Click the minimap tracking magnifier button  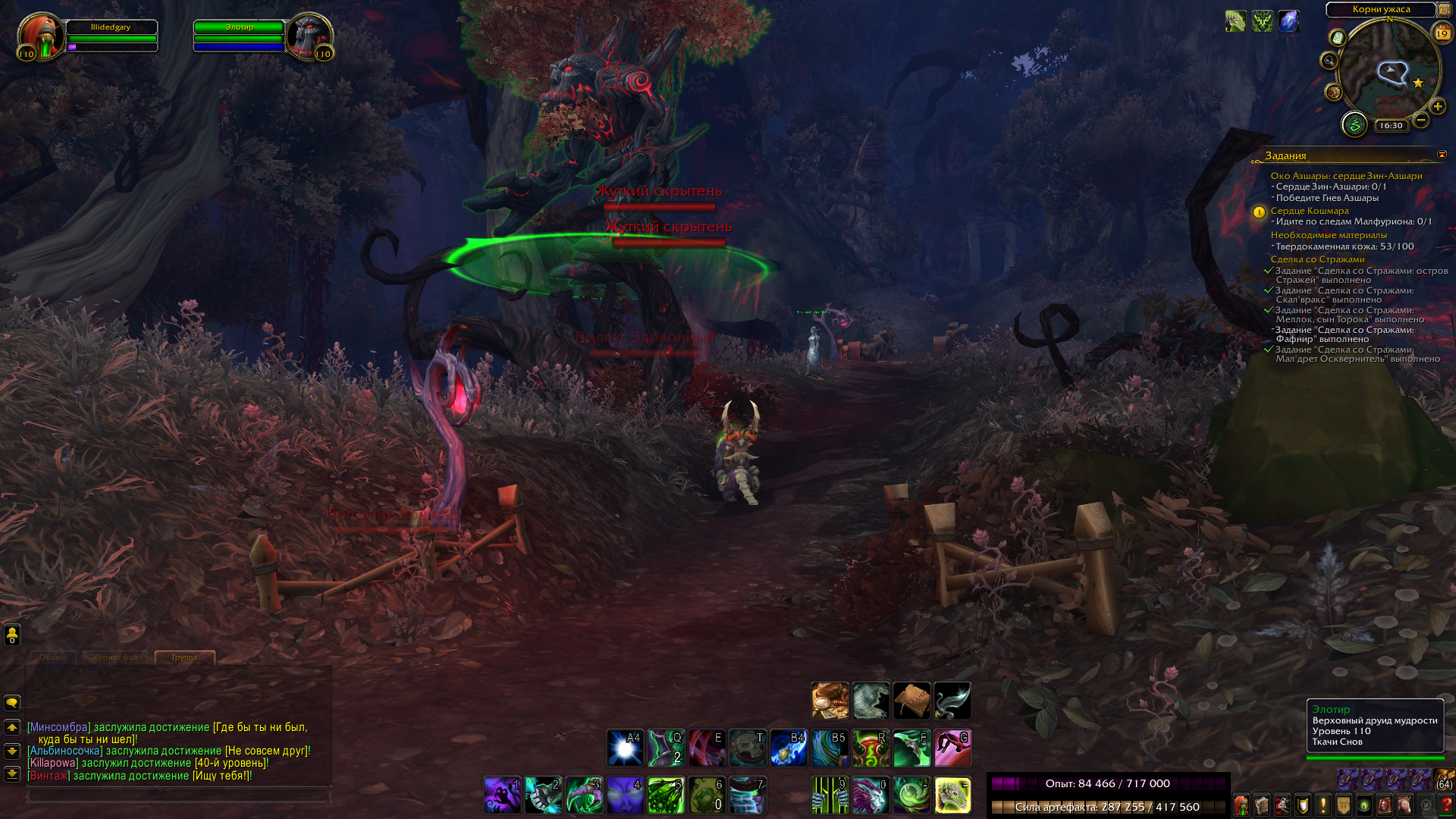[1329, 61]
